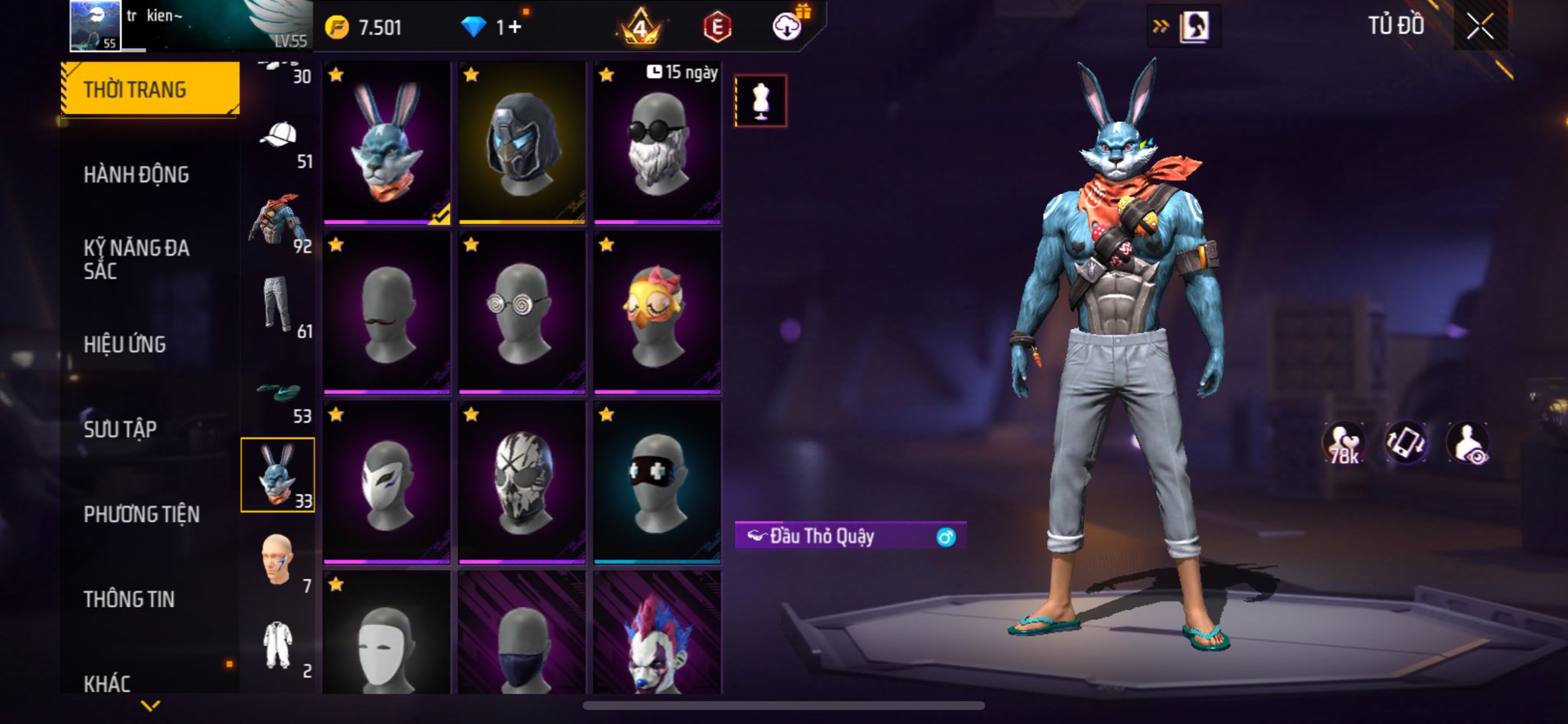Add diamonds with the plus button

[514, 28]
